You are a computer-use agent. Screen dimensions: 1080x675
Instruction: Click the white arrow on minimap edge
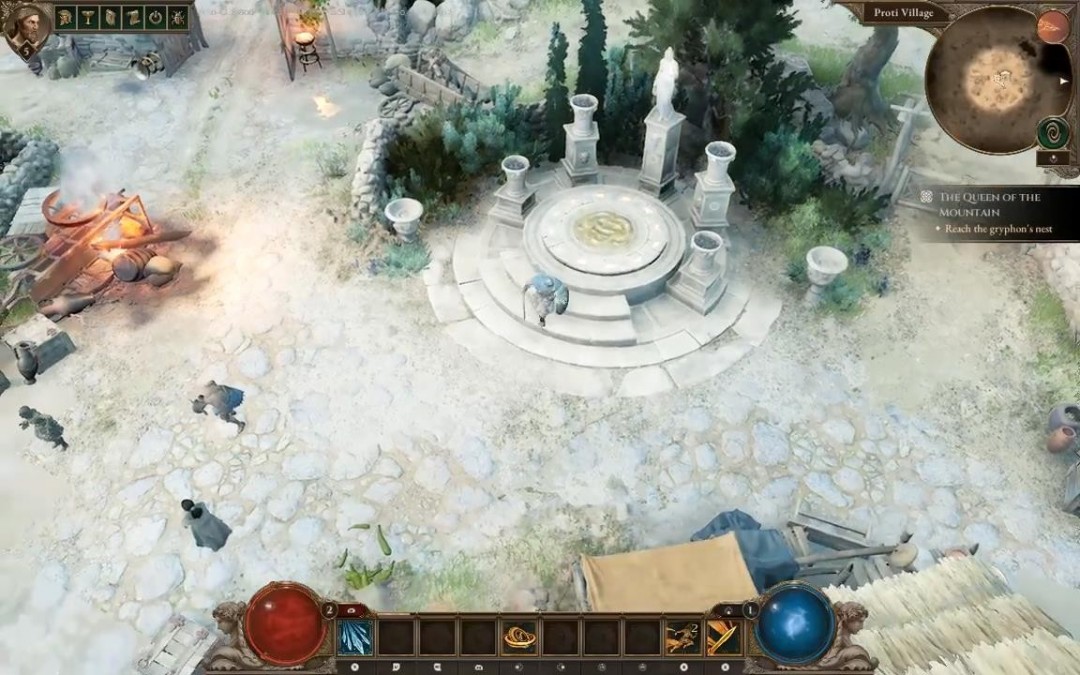point(1064,81)
